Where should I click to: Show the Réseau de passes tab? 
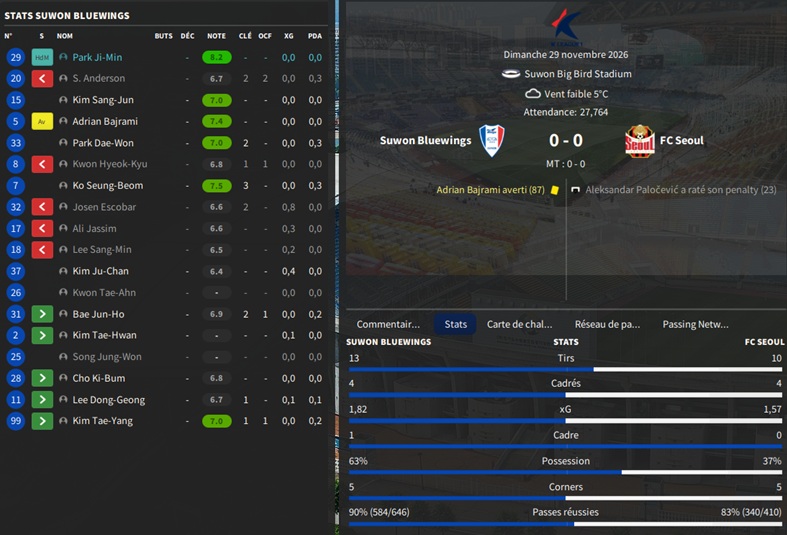click(607, 324)
